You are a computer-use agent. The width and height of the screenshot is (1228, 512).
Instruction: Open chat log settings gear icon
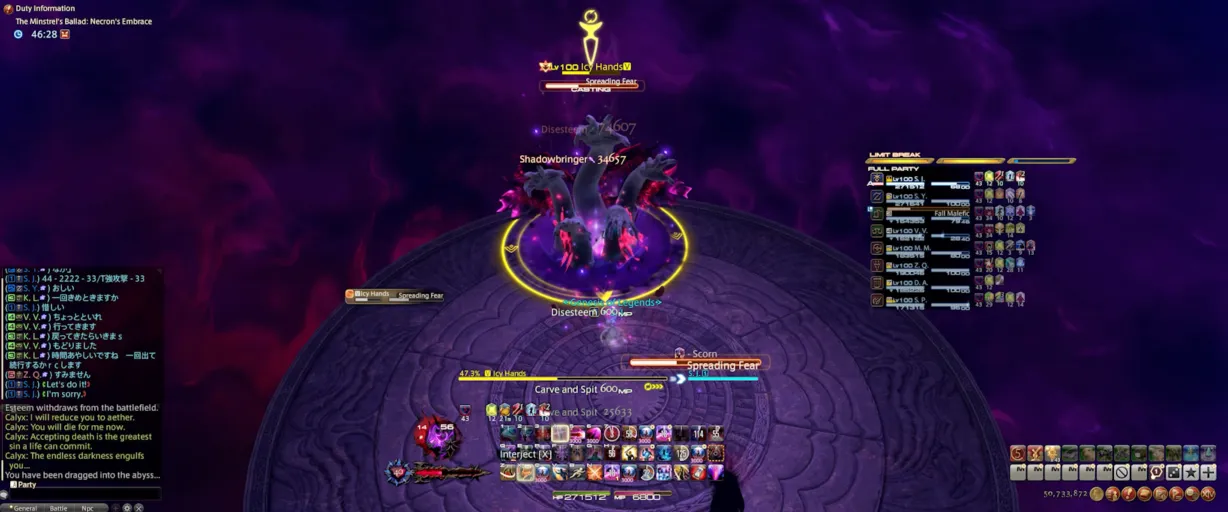tap(127, 508)
